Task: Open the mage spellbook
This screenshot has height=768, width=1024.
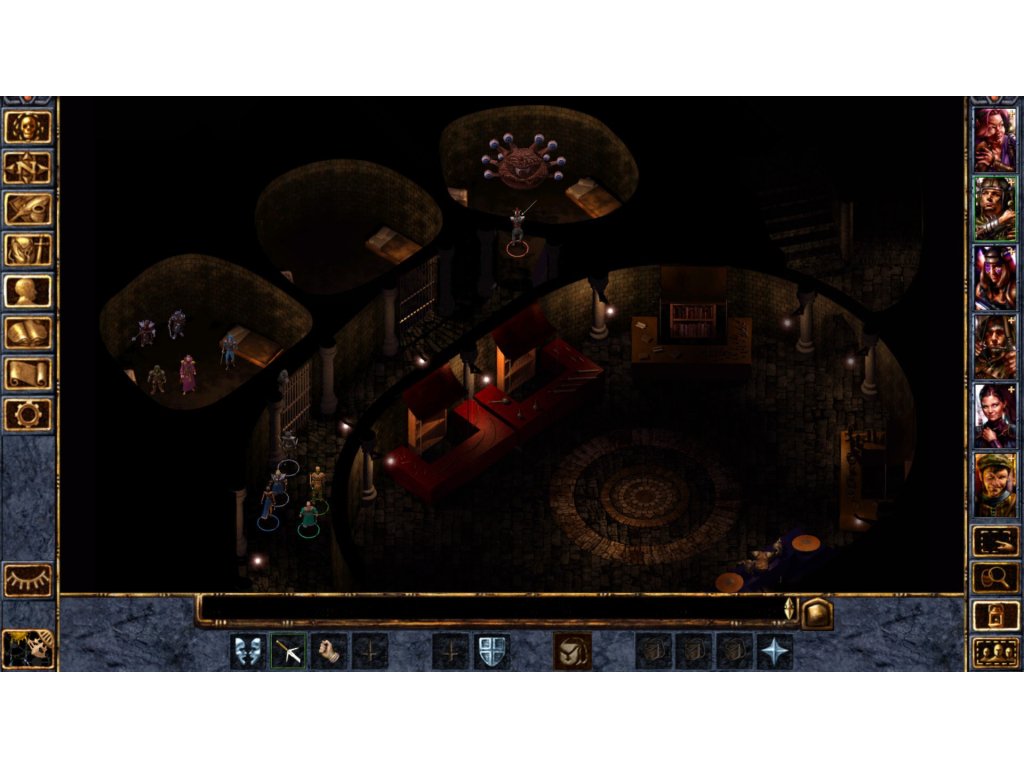Action: [28, 332]
